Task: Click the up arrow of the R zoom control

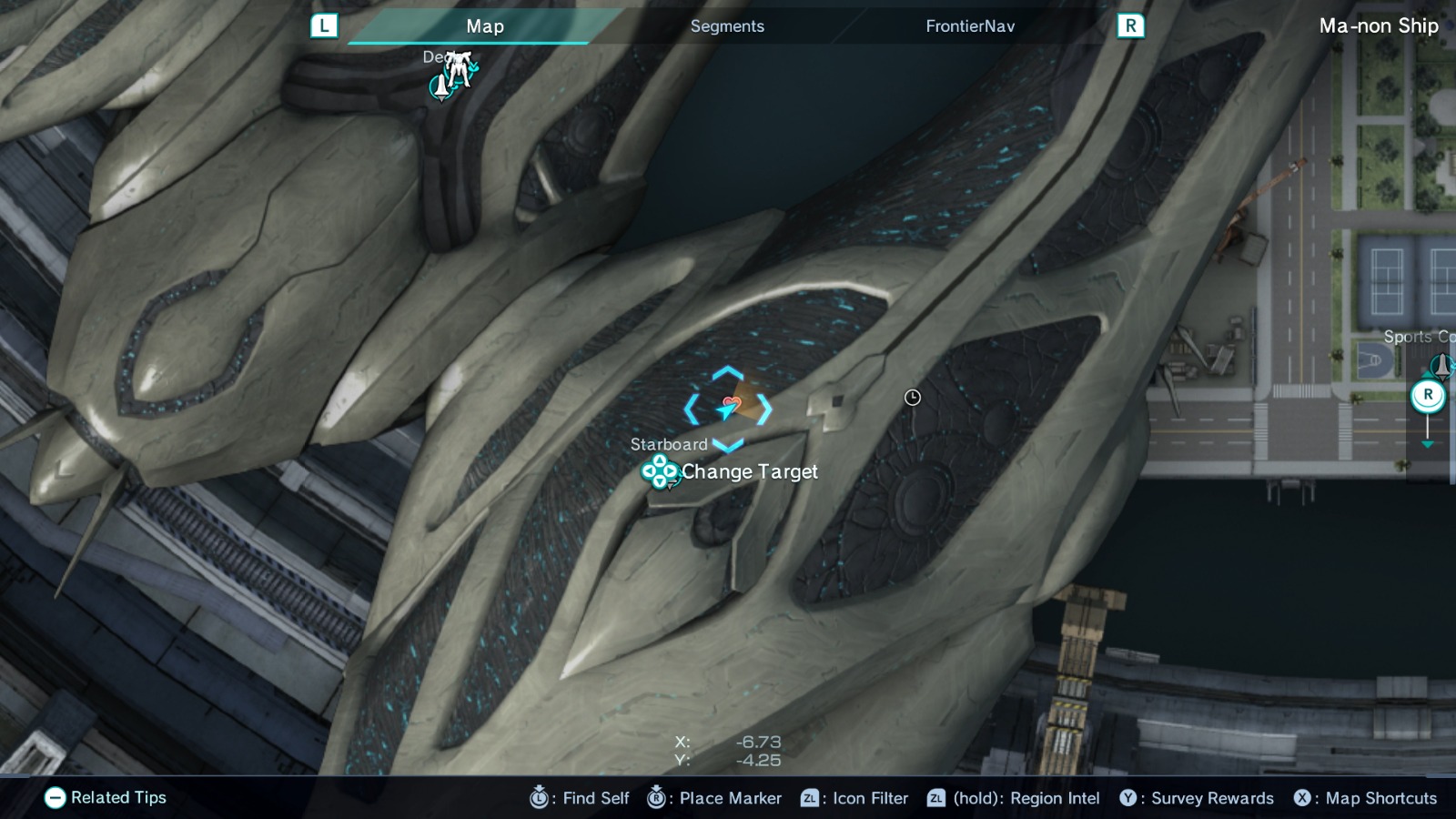Action: click(x=1427, y=375)
